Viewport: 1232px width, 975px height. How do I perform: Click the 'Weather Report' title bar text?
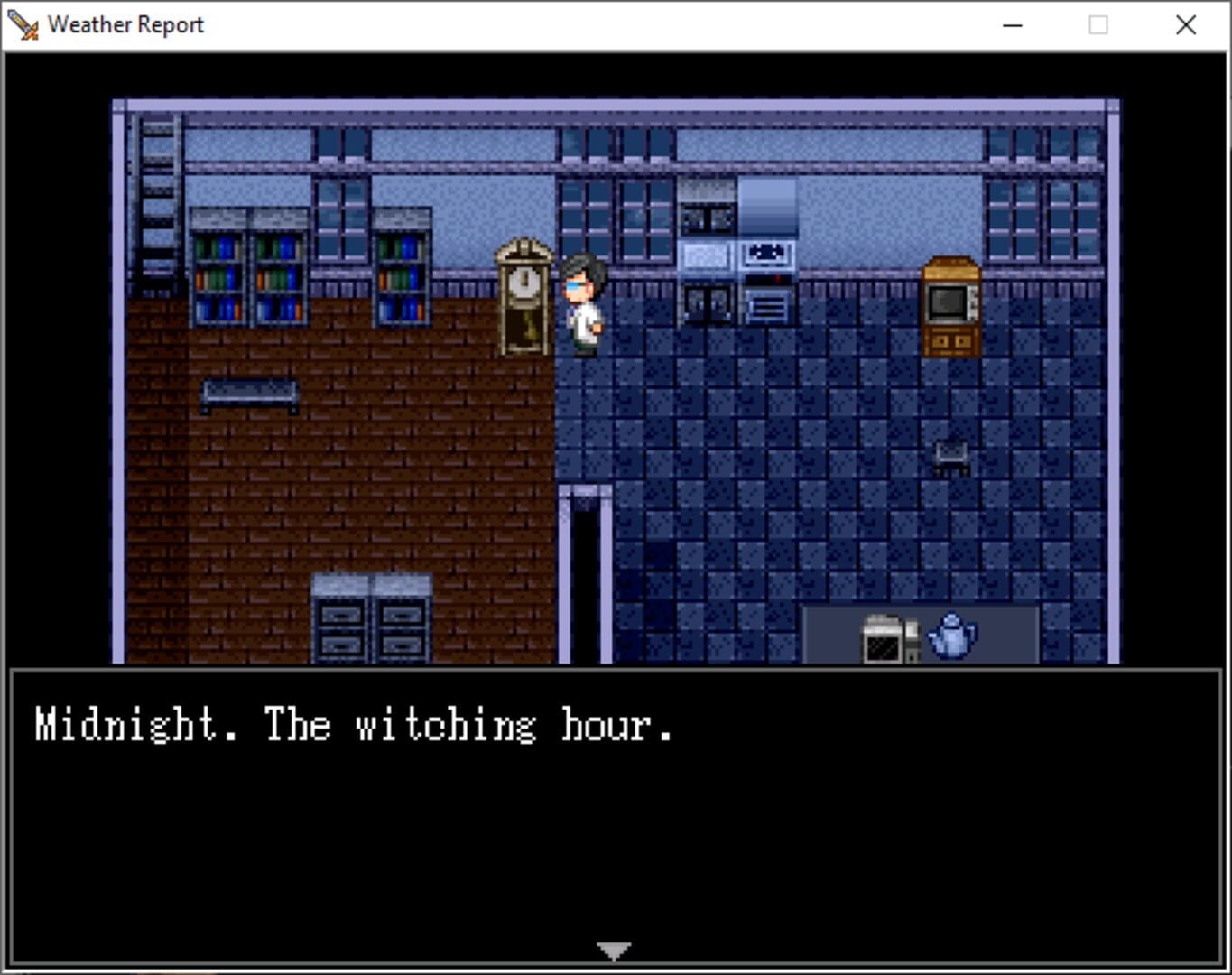[x=127, y=24]
